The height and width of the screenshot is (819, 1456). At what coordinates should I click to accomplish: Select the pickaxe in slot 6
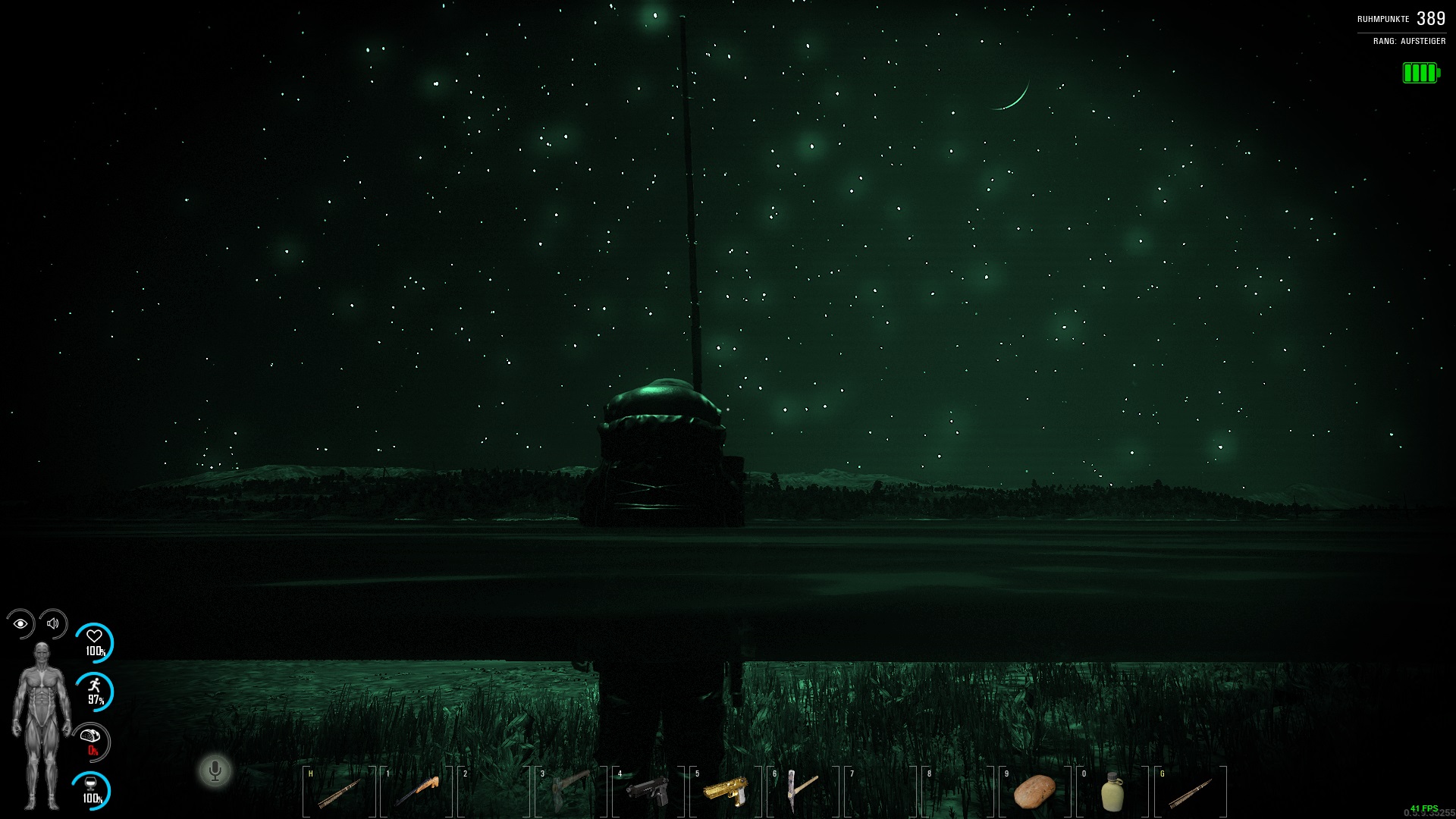(x=801, y=792)
